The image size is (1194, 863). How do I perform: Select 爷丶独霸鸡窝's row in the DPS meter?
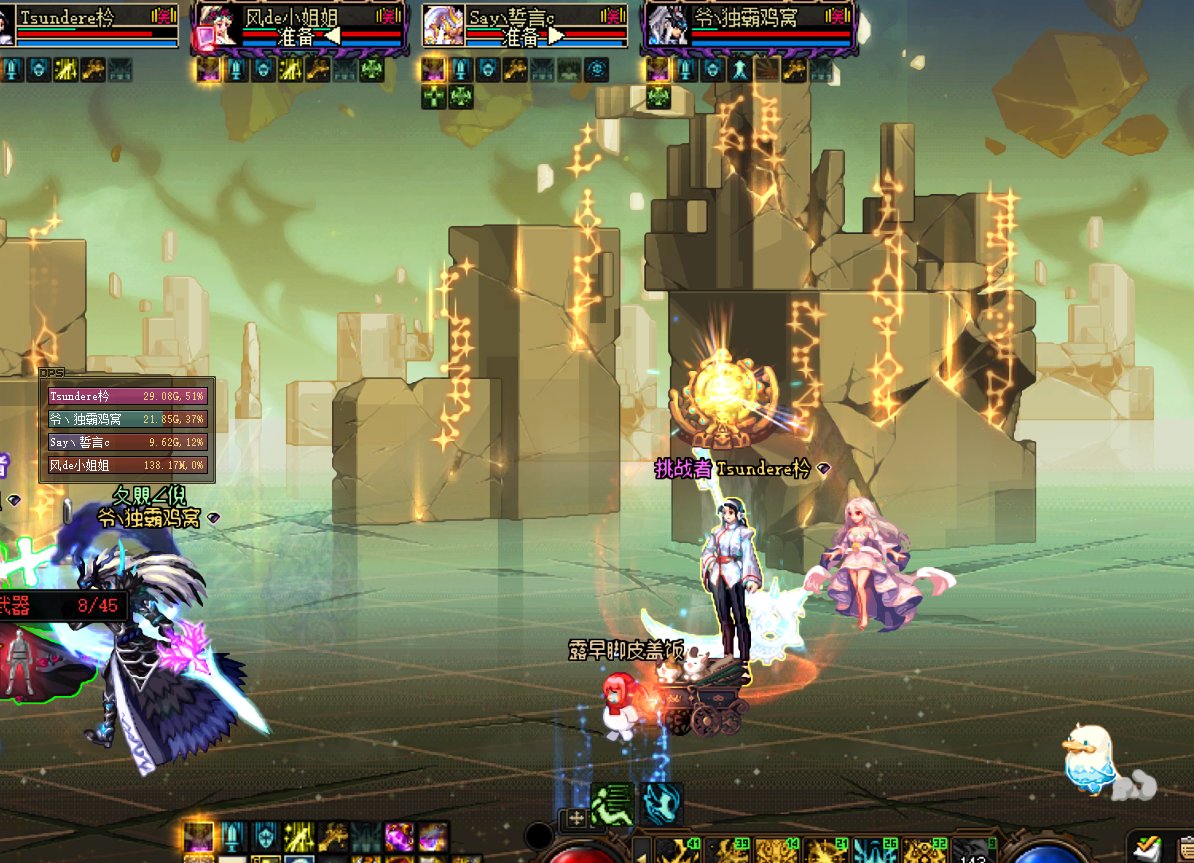coord(128,419)
